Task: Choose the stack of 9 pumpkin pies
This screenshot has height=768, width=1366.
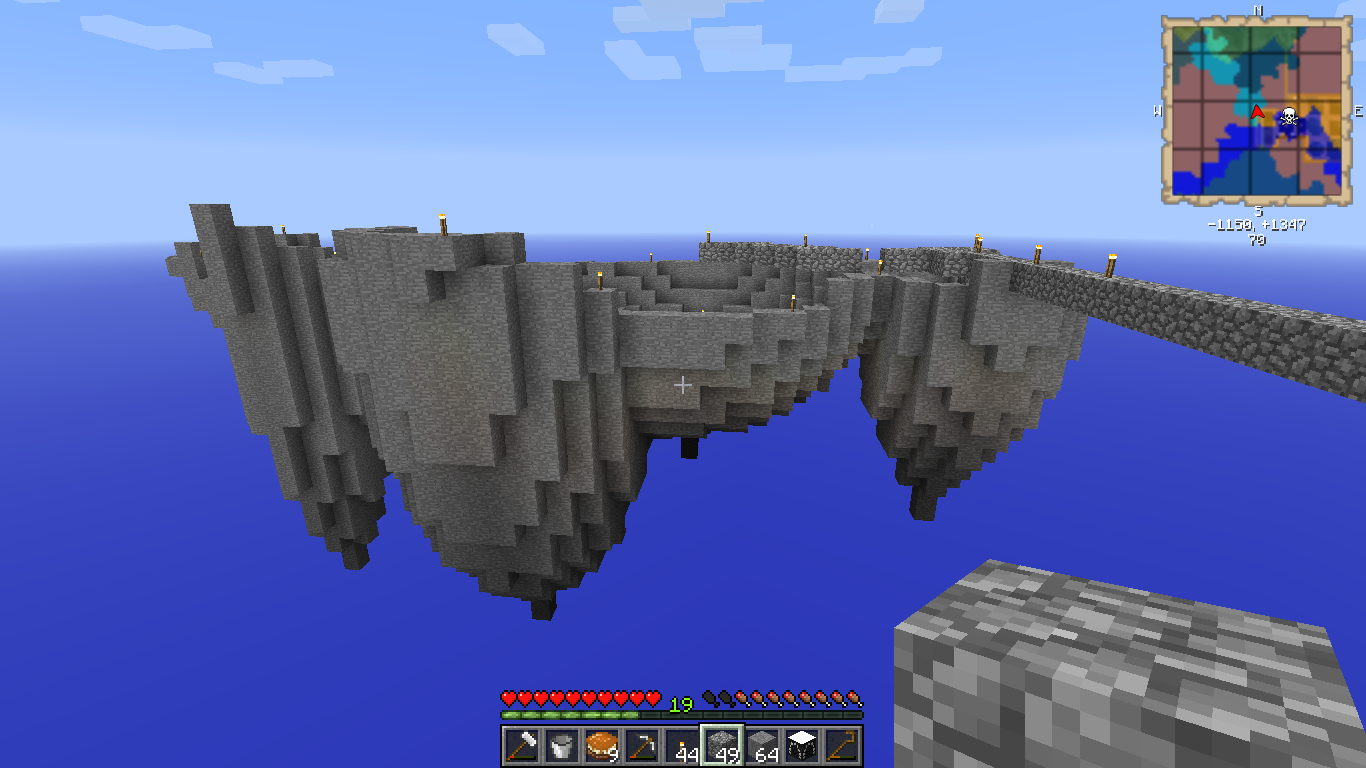Action: click(x=601, y=745)
